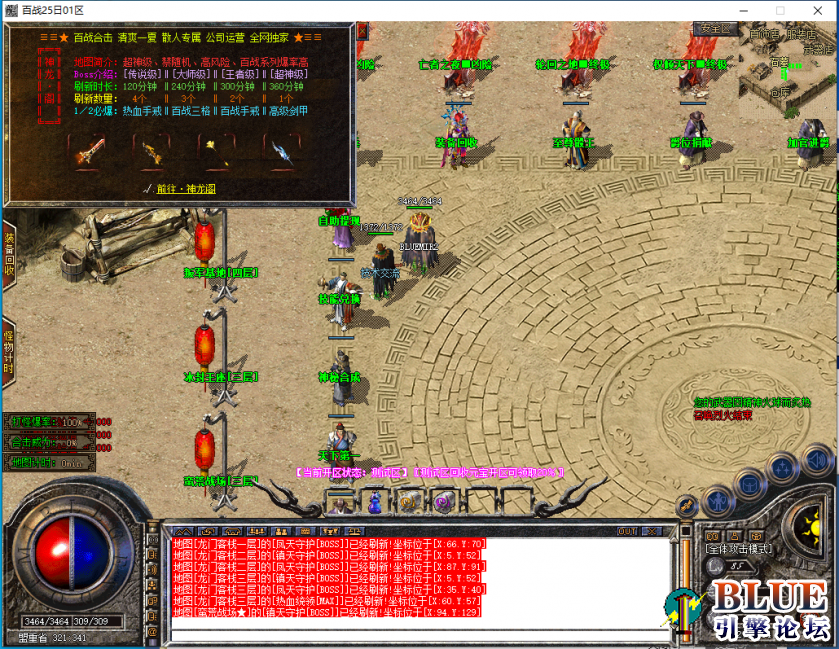Open the 怪物计时 side tab
Image resolution: width=839 pixels, height=649 pixels.
[x=8, y=349]
